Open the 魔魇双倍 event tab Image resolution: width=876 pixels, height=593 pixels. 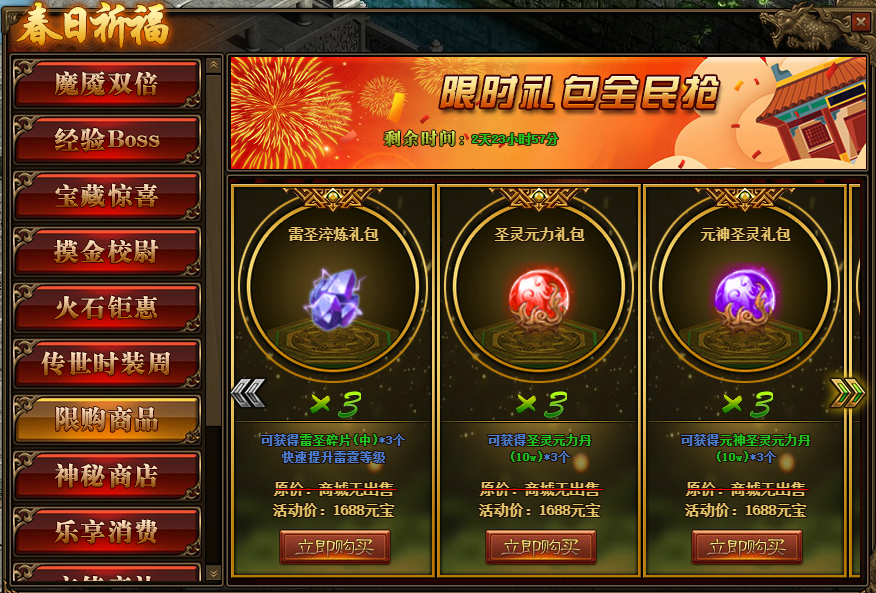pyautogui.click(x=106, y=84)
